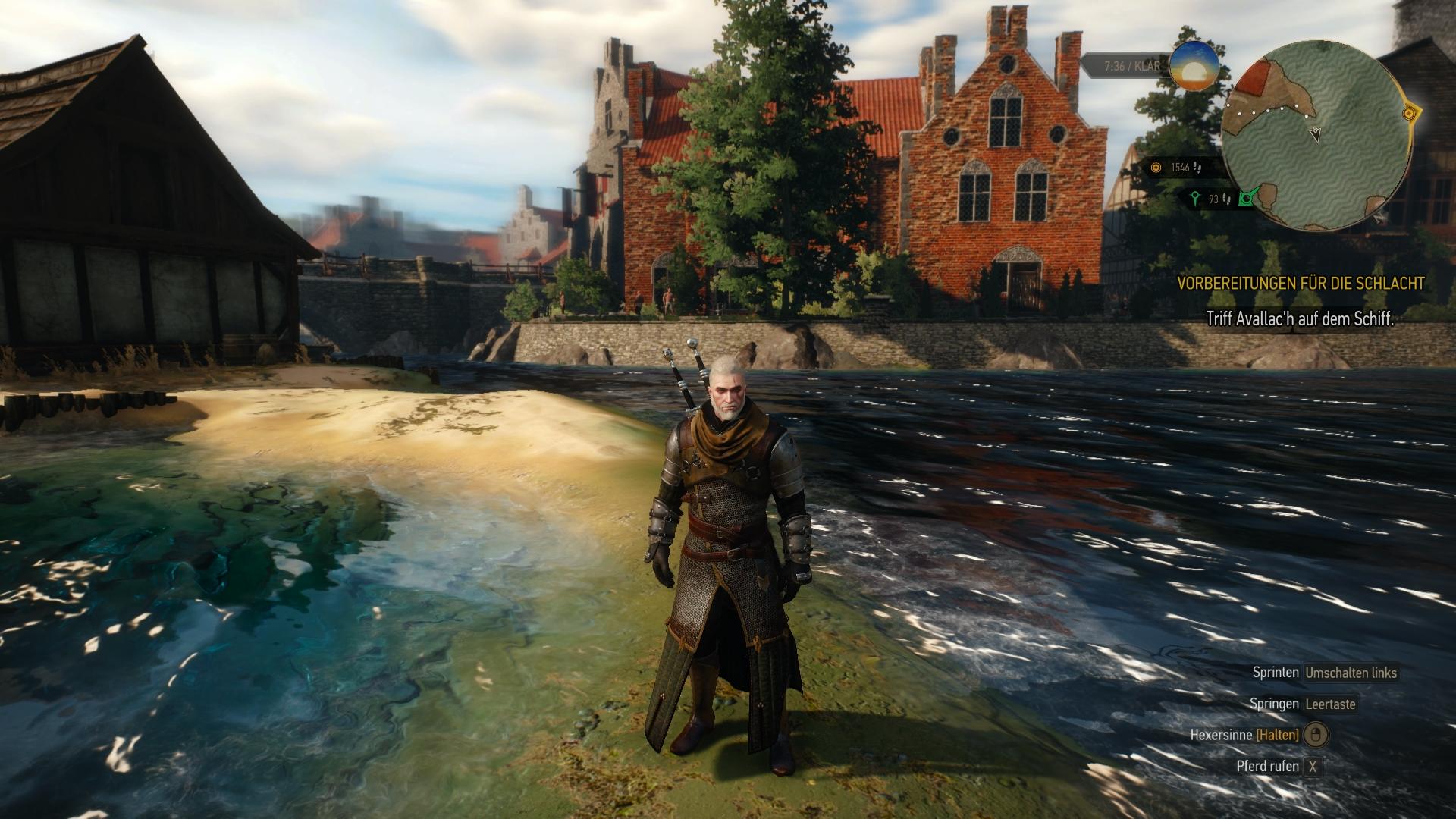The width and height of the screenshot is (1456, 819).
Task: Open the "Vorbereitungen für die Schlacht" quest tracker
Action: click(x=1300, y=284)
